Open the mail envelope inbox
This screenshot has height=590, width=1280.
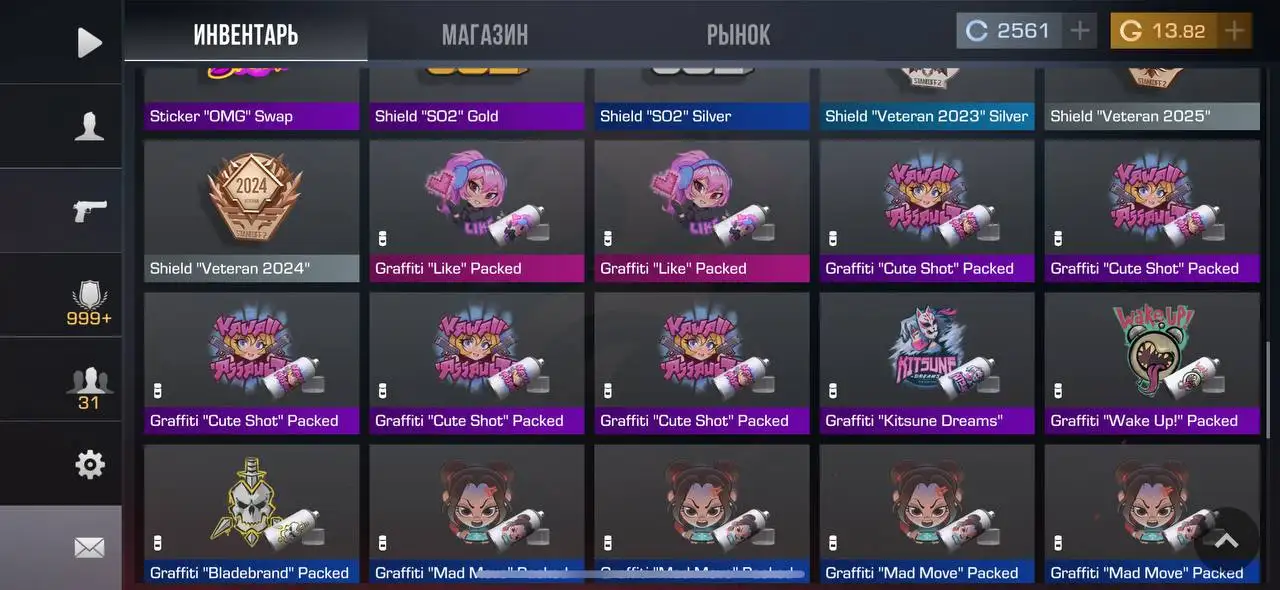[89, 547]
